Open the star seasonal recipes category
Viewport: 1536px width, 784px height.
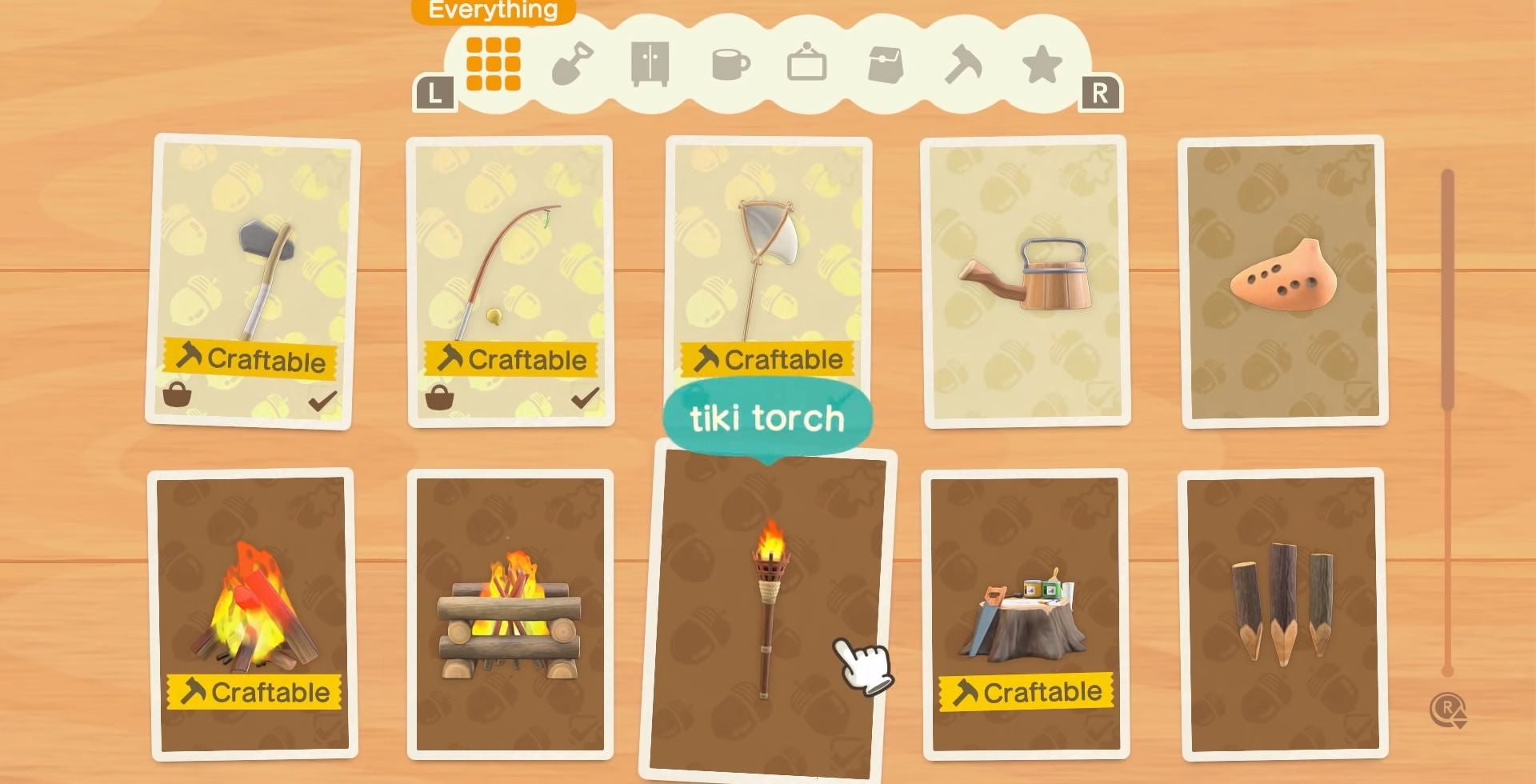[1042, 64]
